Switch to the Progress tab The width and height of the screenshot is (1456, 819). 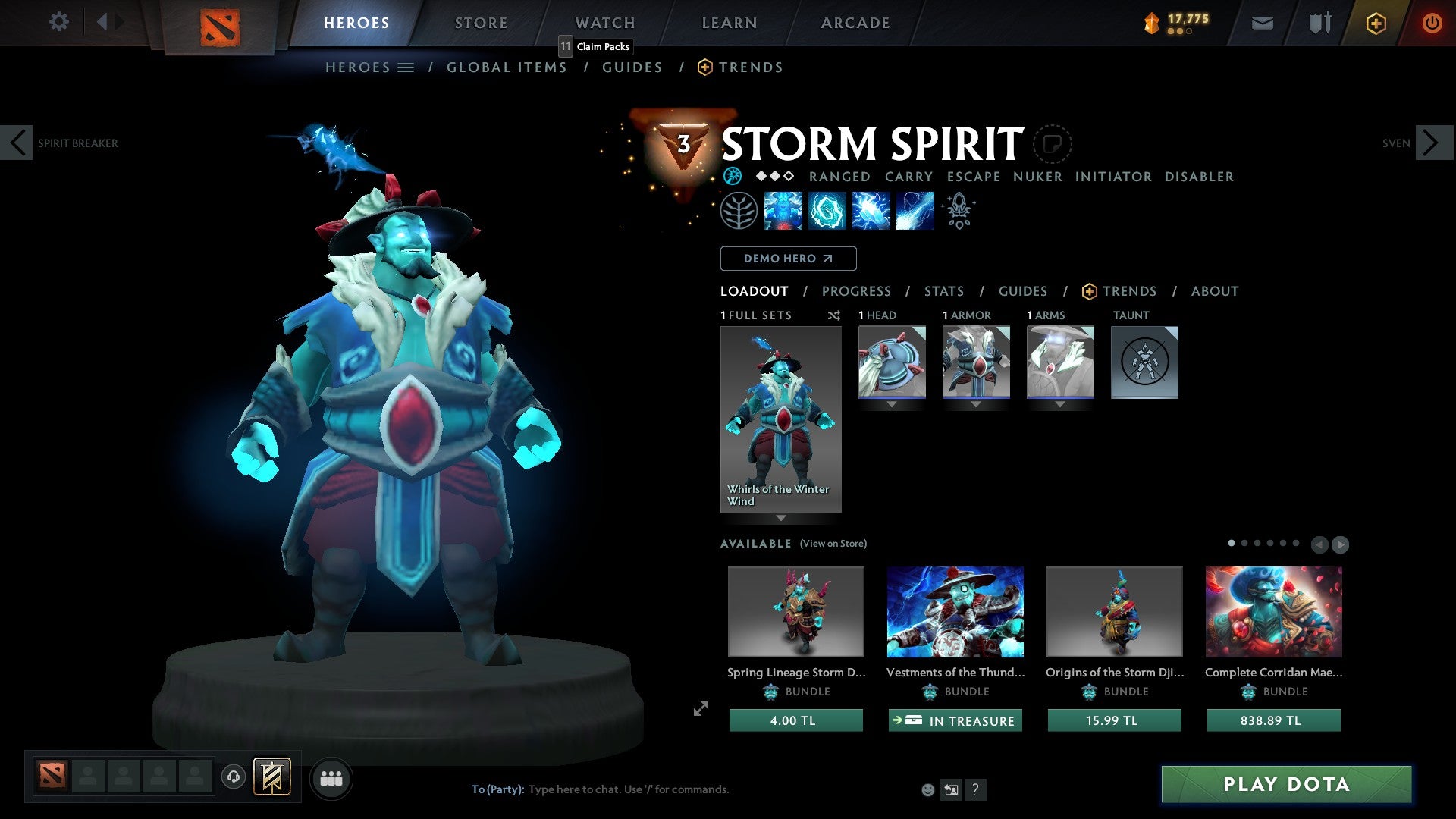click(857, 291)
